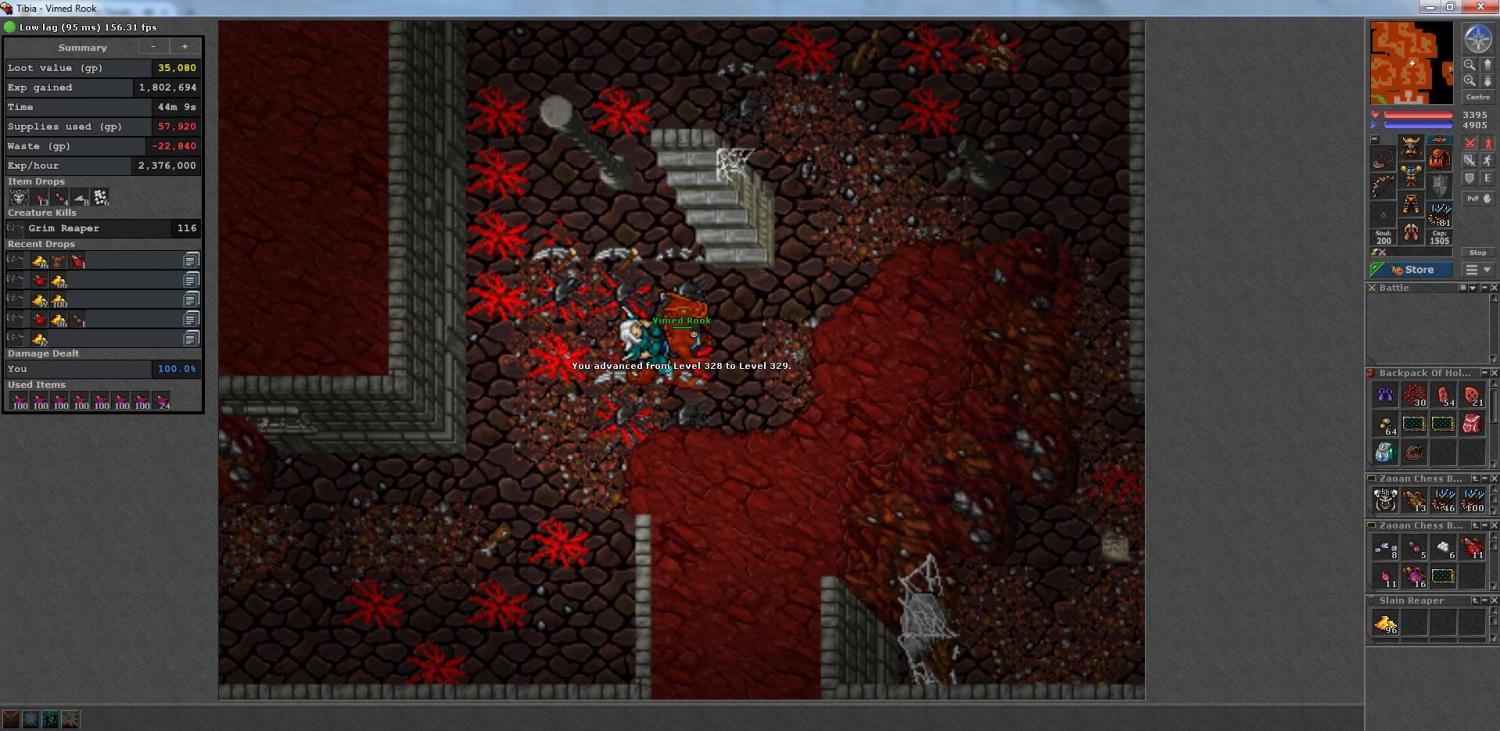Image resolution: width=1500 pixels, height=731 pixels.
Task: Select the skull item in Zaoan Chess Box
Action: pyautogui.click(x=1385, y=500)
